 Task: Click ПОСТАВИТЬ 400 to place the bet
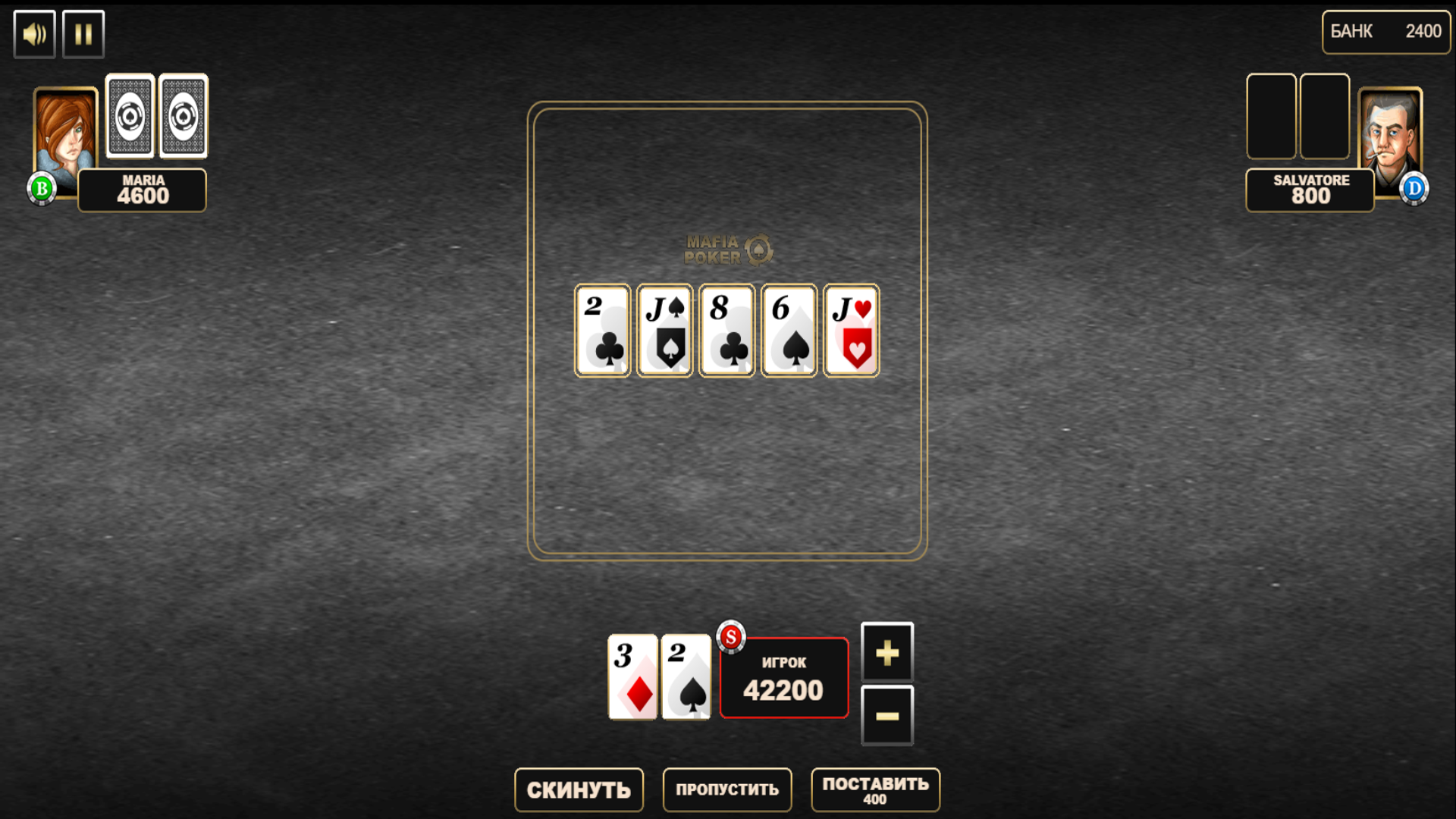(875, 790)
